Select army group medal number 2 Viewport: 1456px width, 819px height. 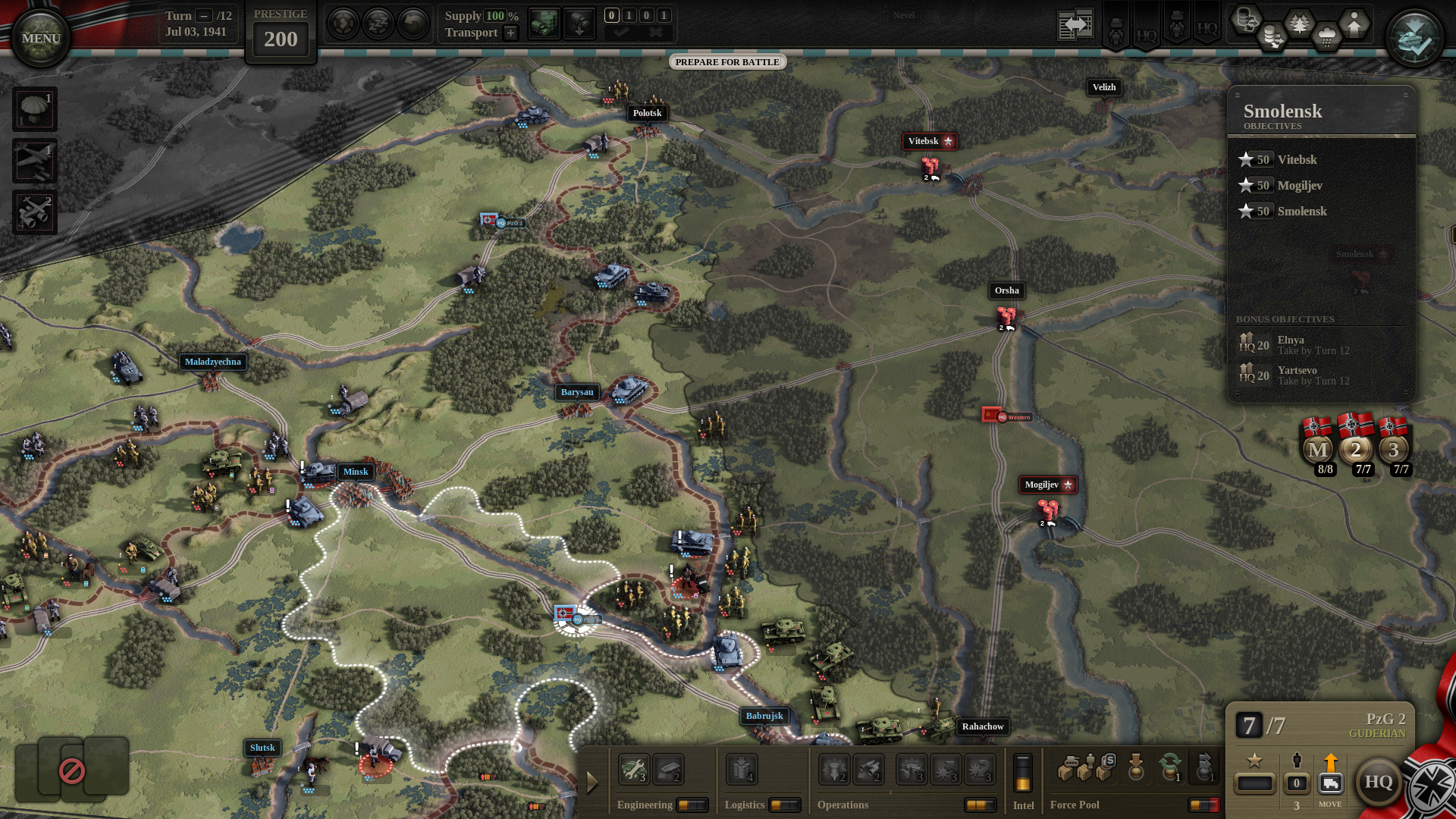pyautogui.click(x=1355, y=449)
